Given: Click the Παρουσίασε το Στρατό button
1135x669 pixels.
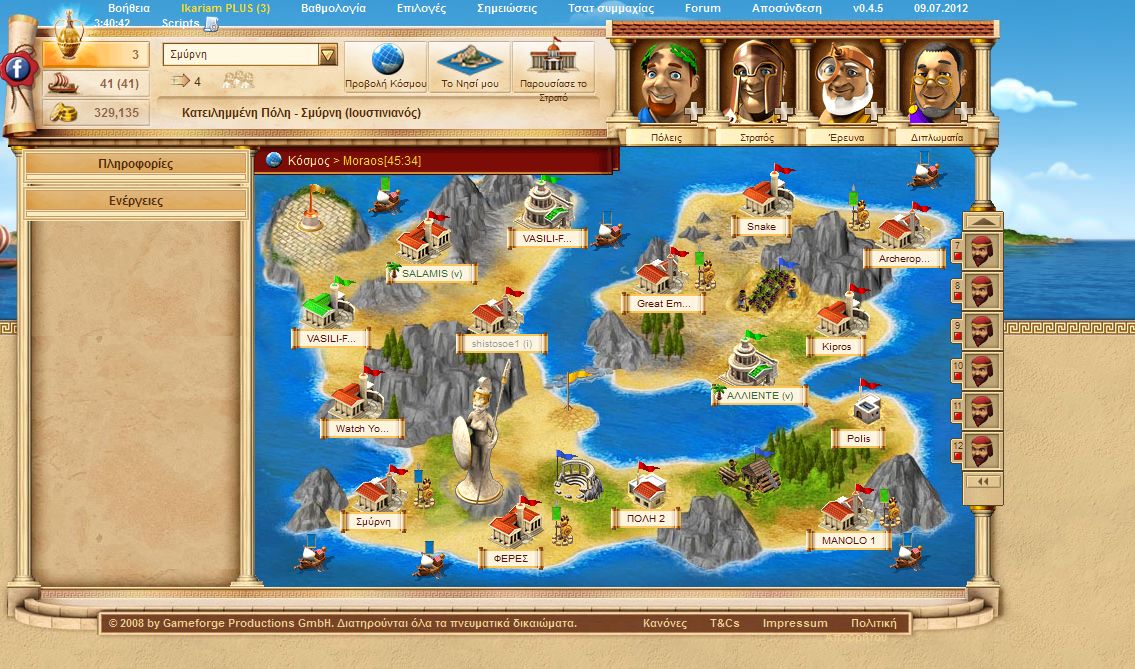Looking at the screenshot, I should [x=553, y=66].
